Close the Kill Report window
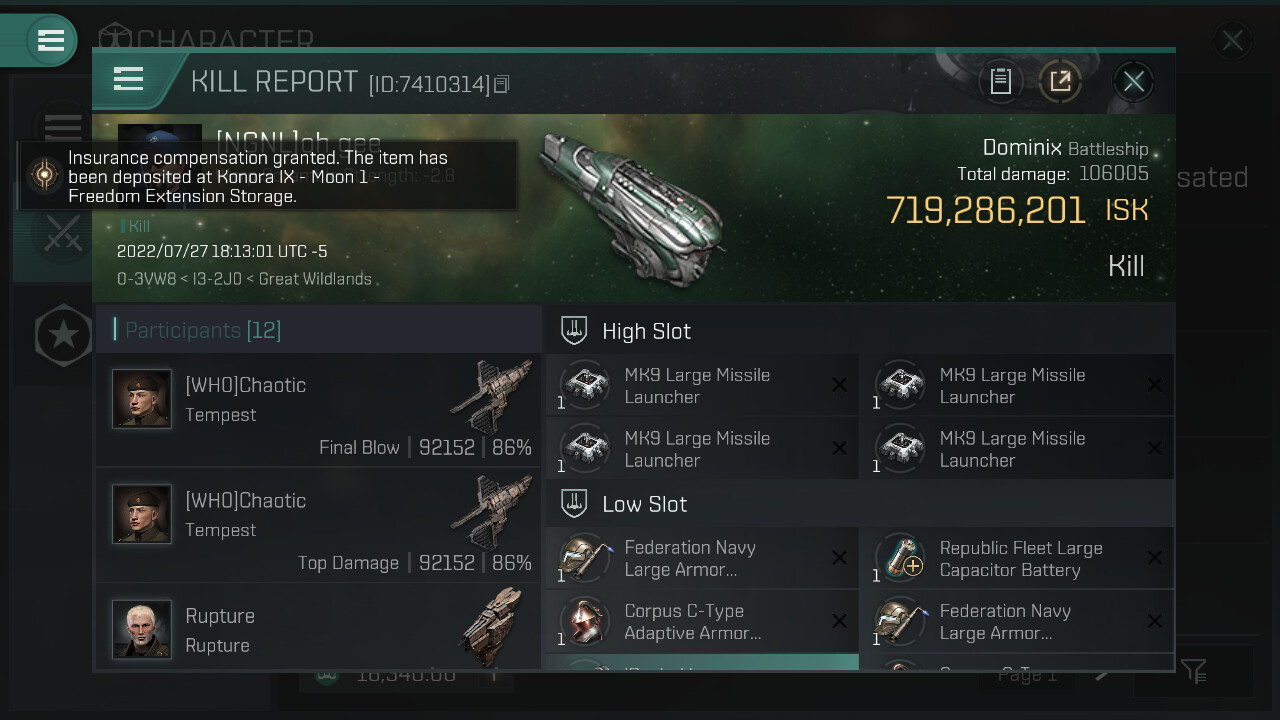The width and height of the screenshot is (1280, 720). coord(1133,82)
